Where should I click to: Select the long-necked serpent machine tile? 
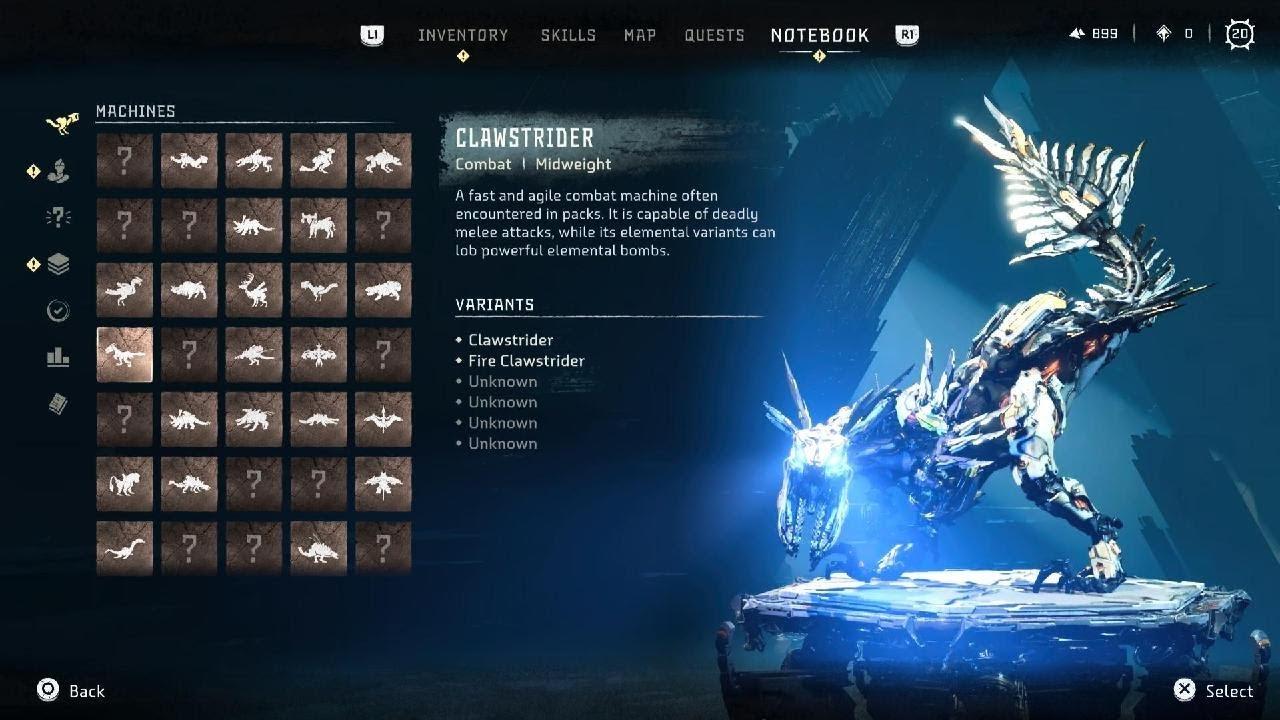click(125, 549)
